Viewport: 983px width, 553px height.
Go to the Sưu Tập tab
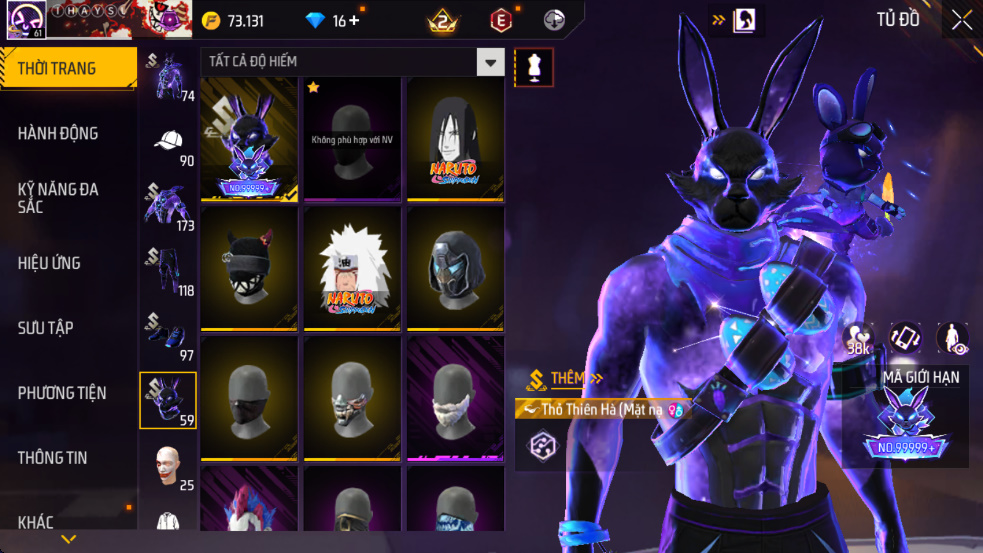[67, 328]
